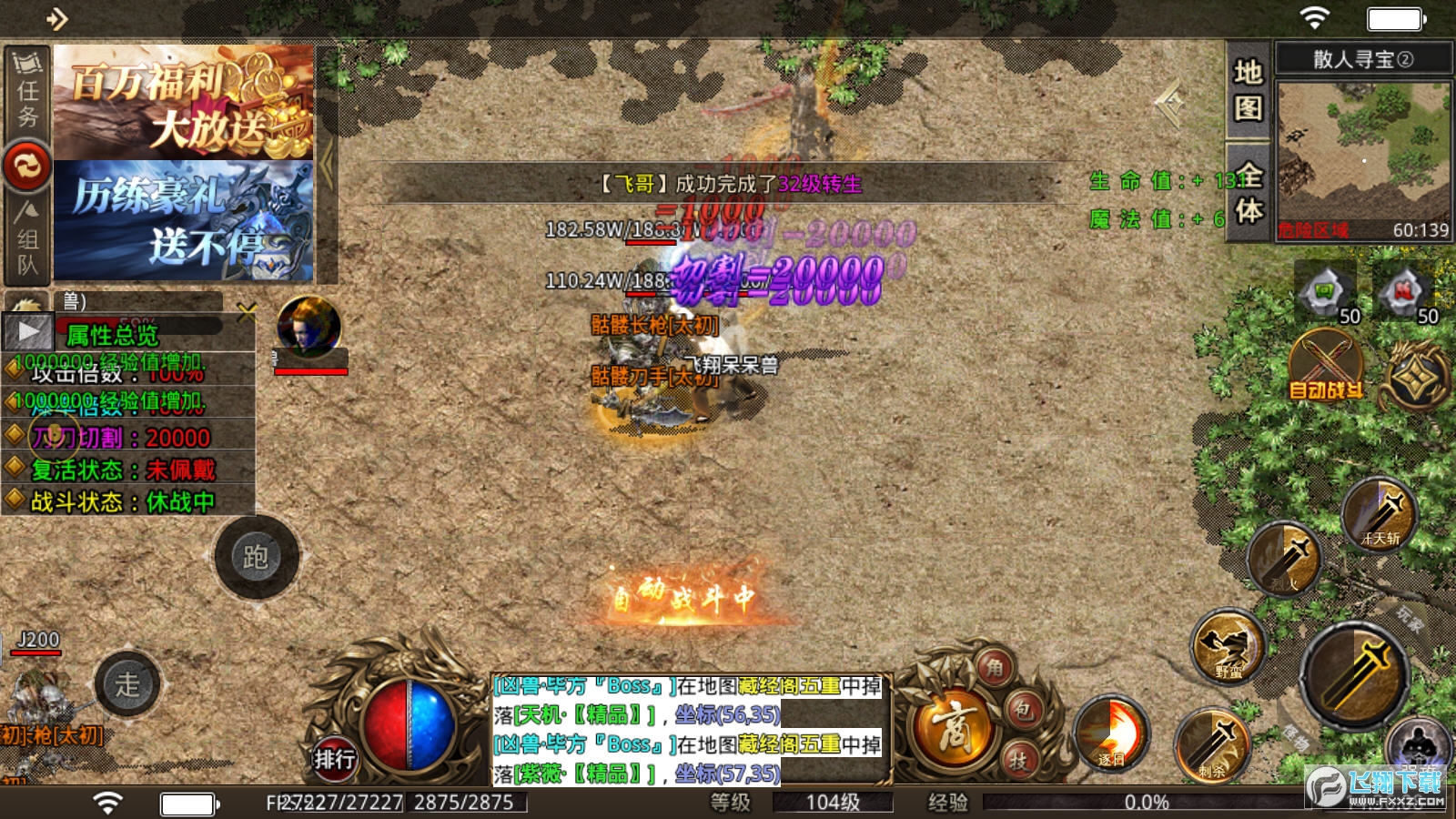Open the 技 skills menu
Screen dimensions: 1456x819
click(1018, 760)
